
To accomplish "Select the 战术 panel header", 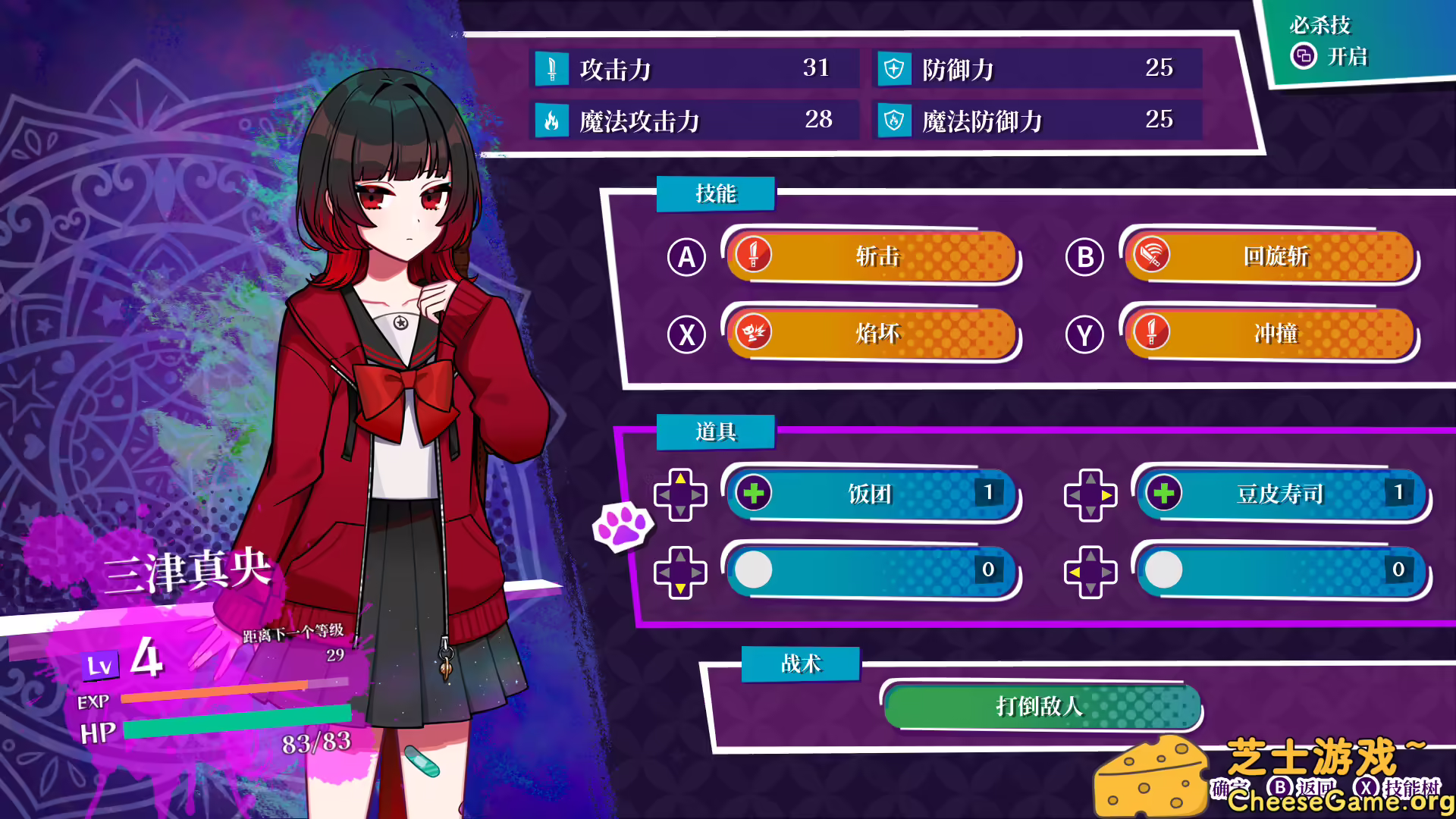I will pyautogui.click(x=800, y=664).
